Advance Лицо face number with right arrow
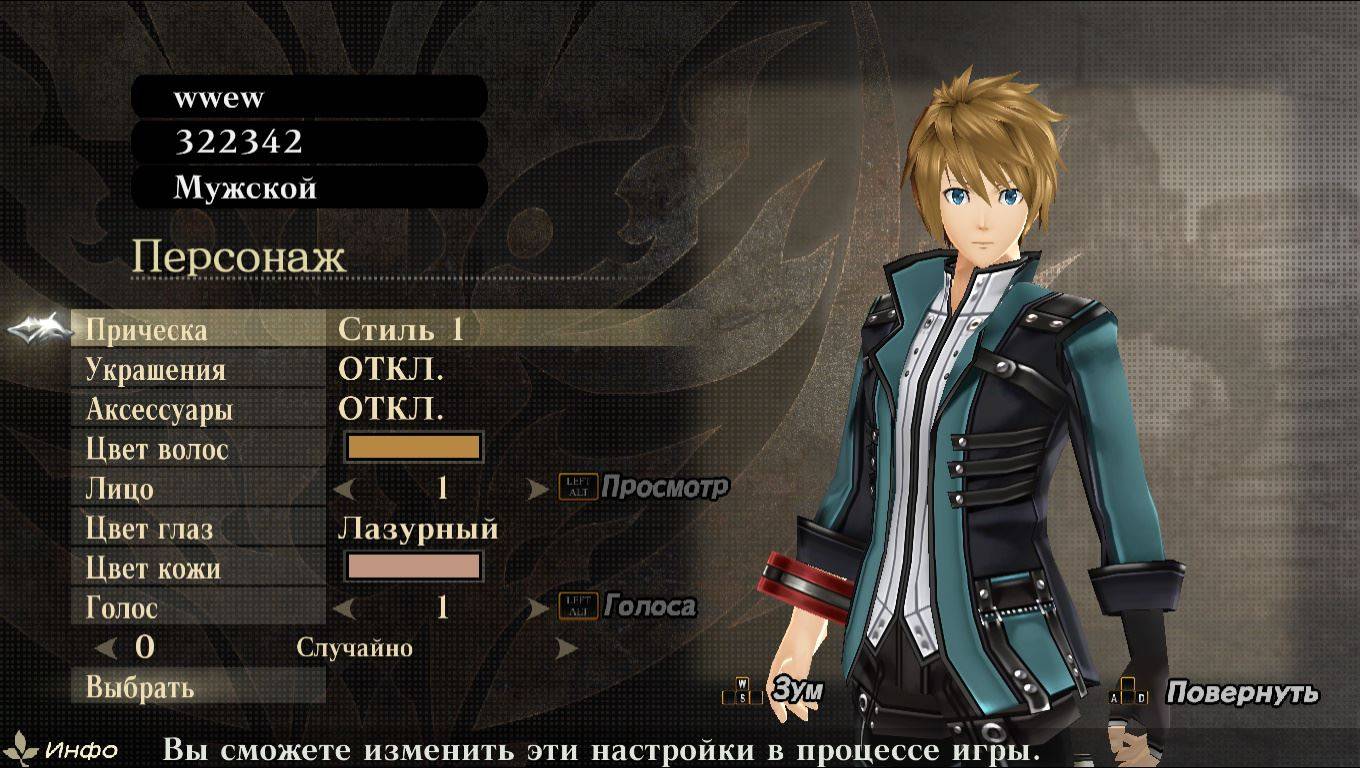 (538, 489)
